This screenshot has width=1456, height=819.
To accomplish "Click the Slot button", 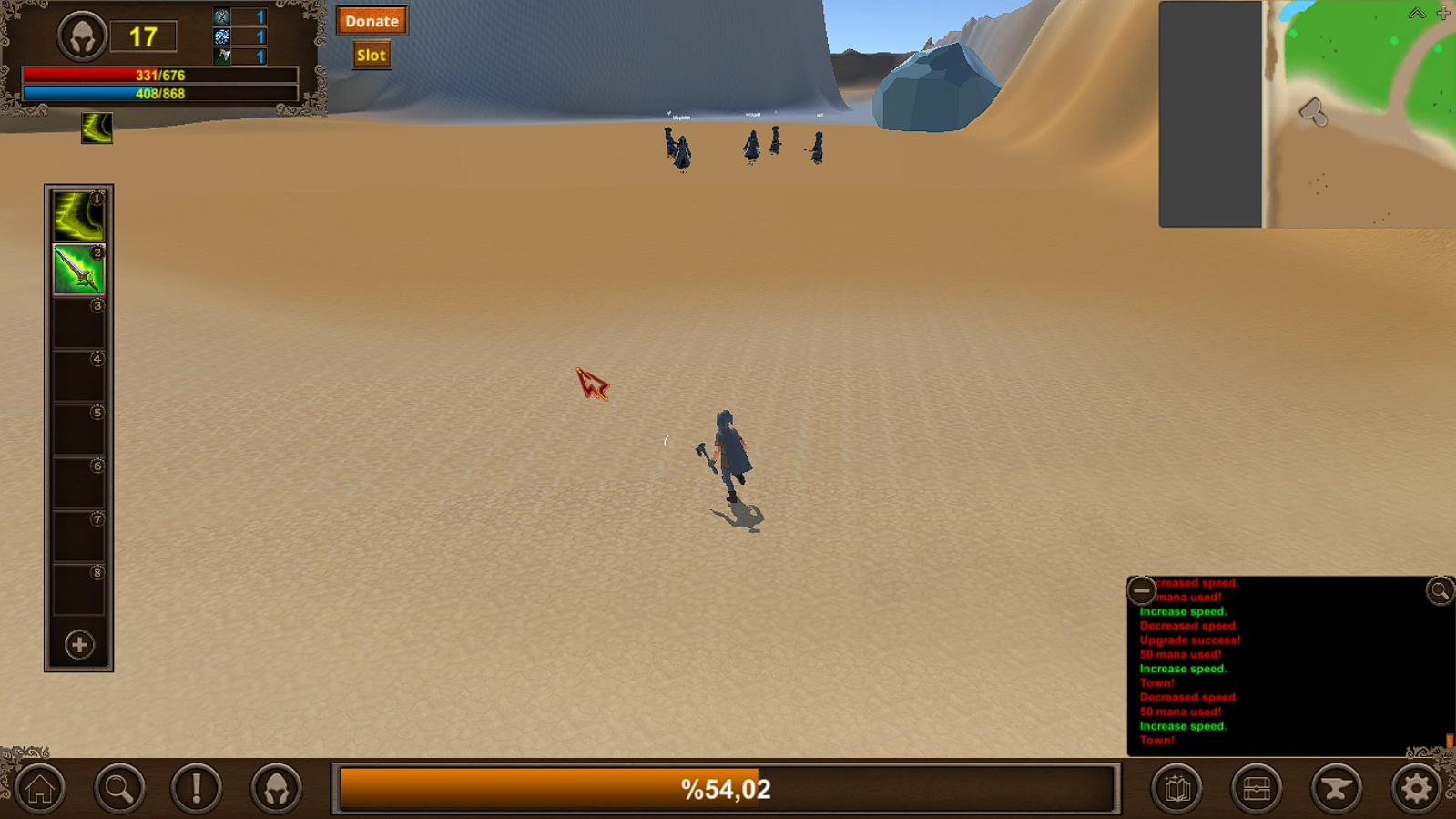I will point(371,54).
